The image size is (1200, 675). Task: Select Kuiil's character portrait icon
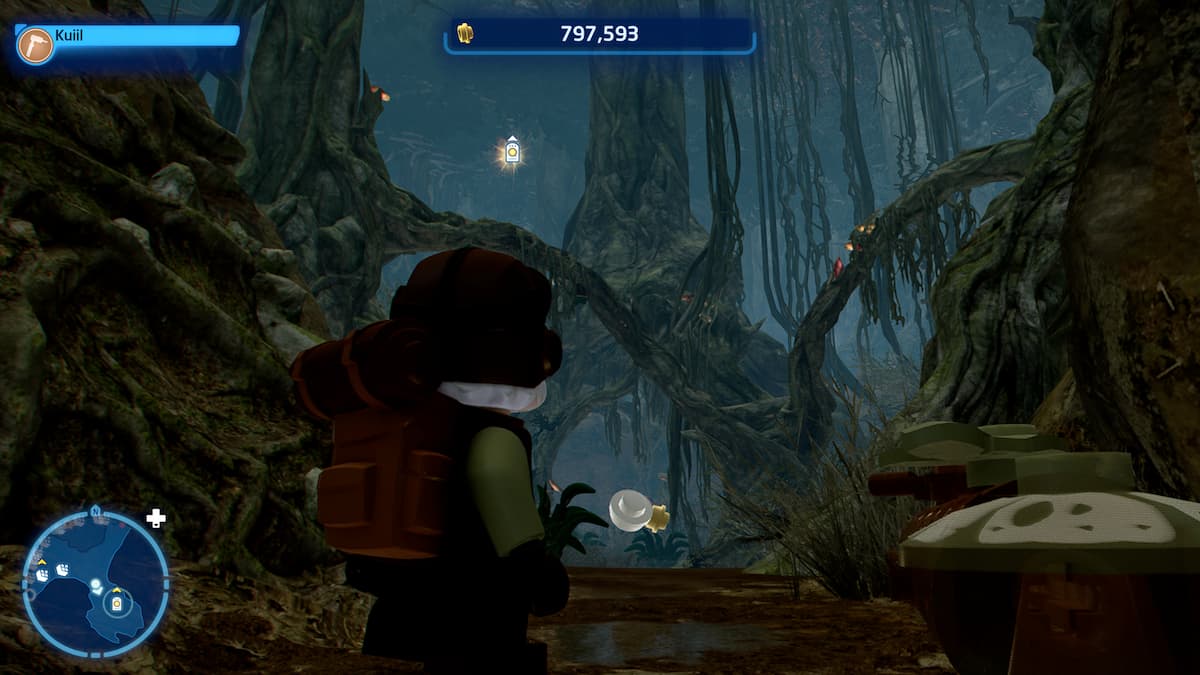coord(35,45)
